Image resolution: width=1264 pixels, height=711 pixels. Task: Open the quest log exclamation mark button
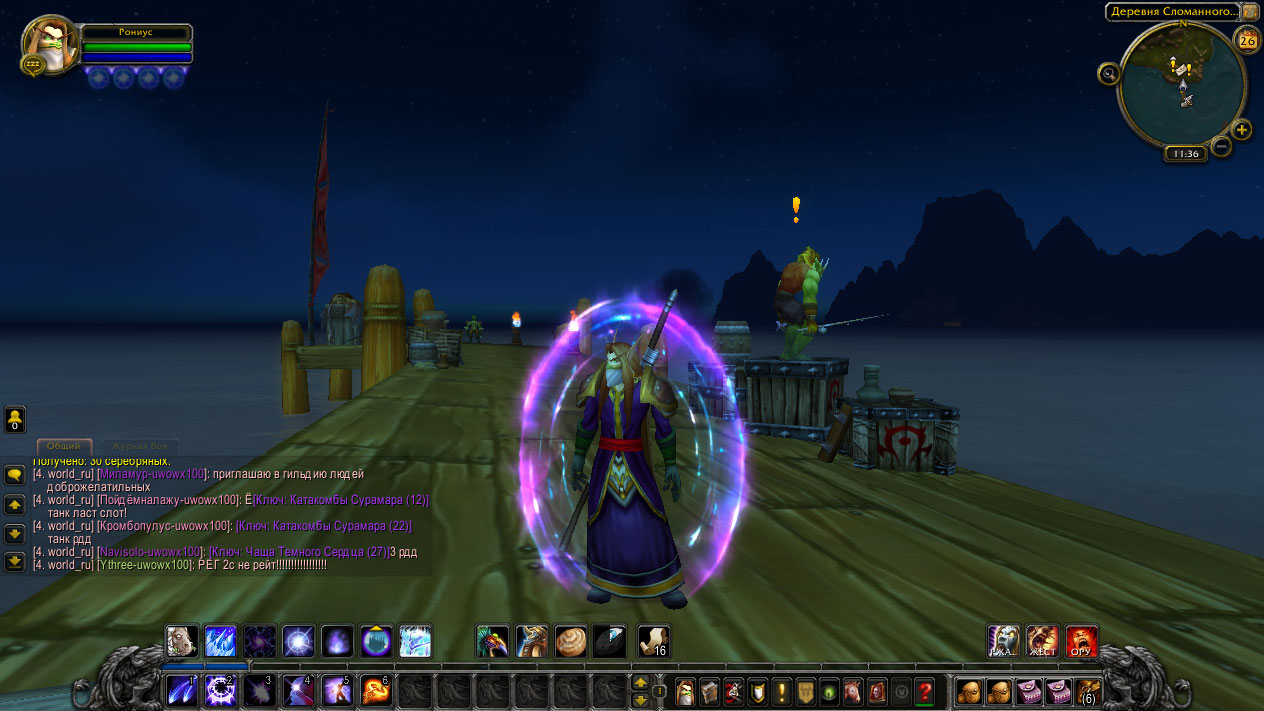781,690
